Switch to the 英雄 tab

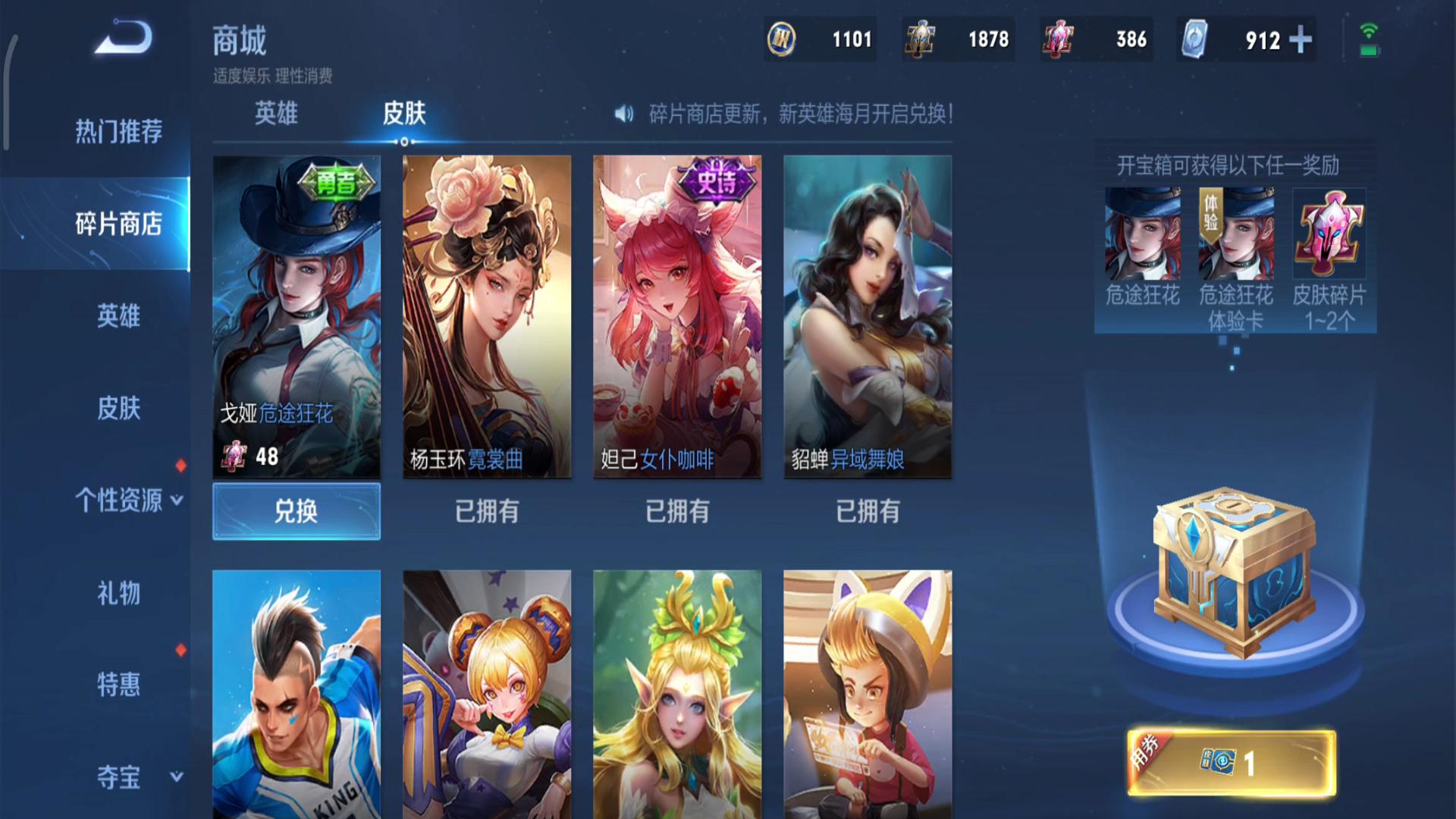(277, 114)
